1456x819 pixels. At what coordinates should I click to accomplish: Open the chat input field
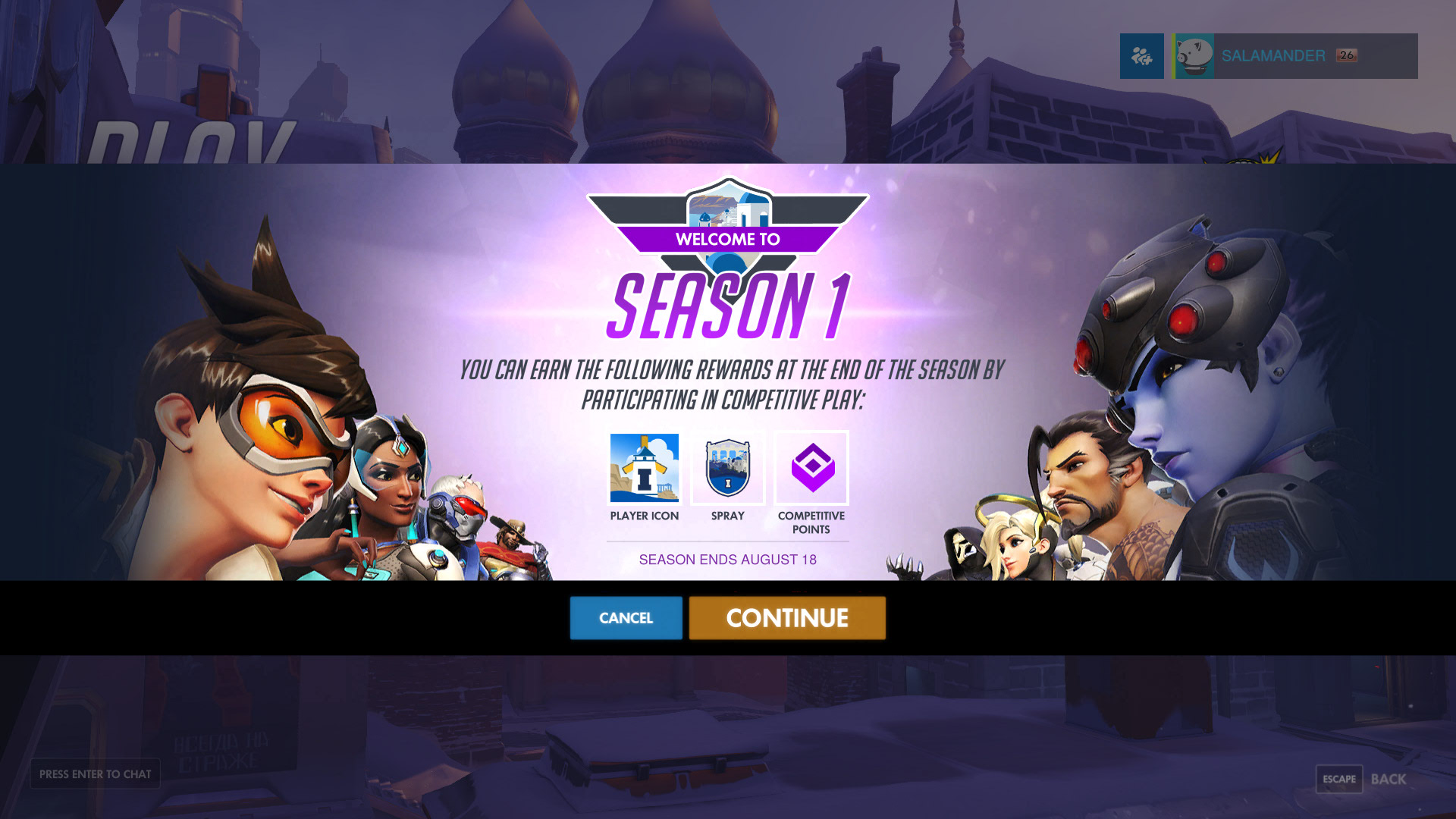(95, 774)
